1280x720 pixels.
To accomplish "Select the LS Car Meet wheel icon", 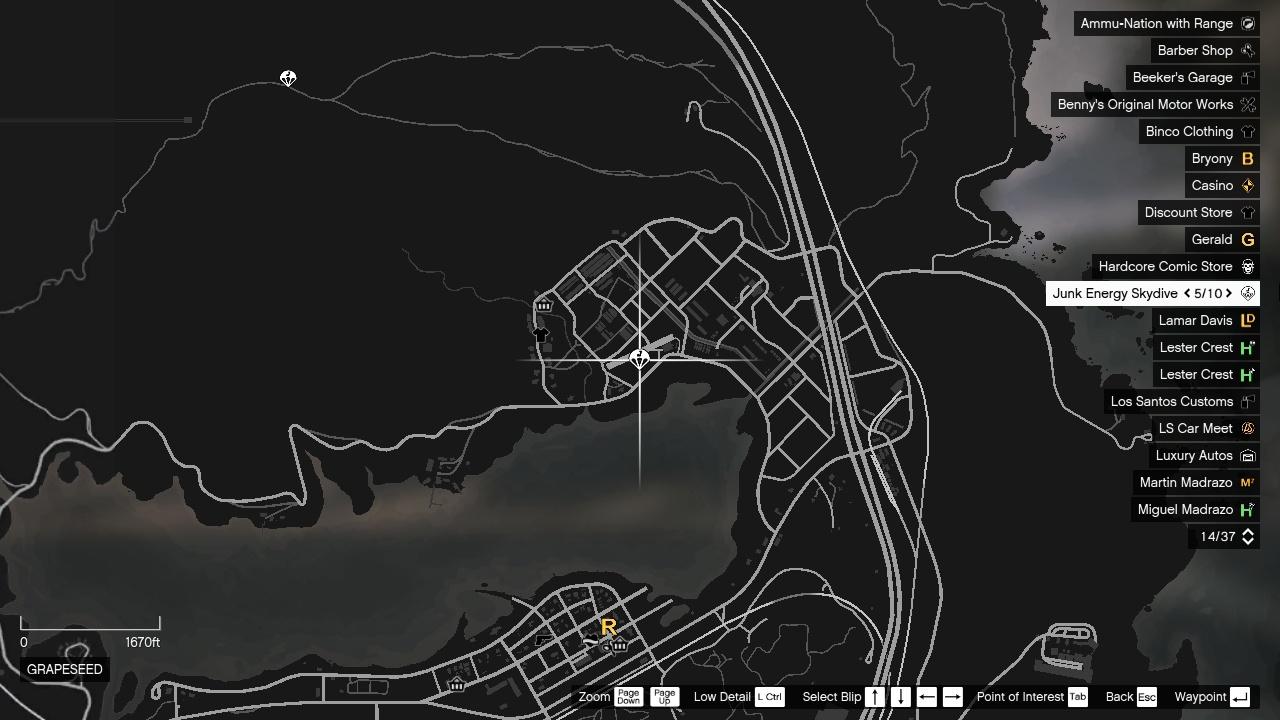I will coord(1247,428).
